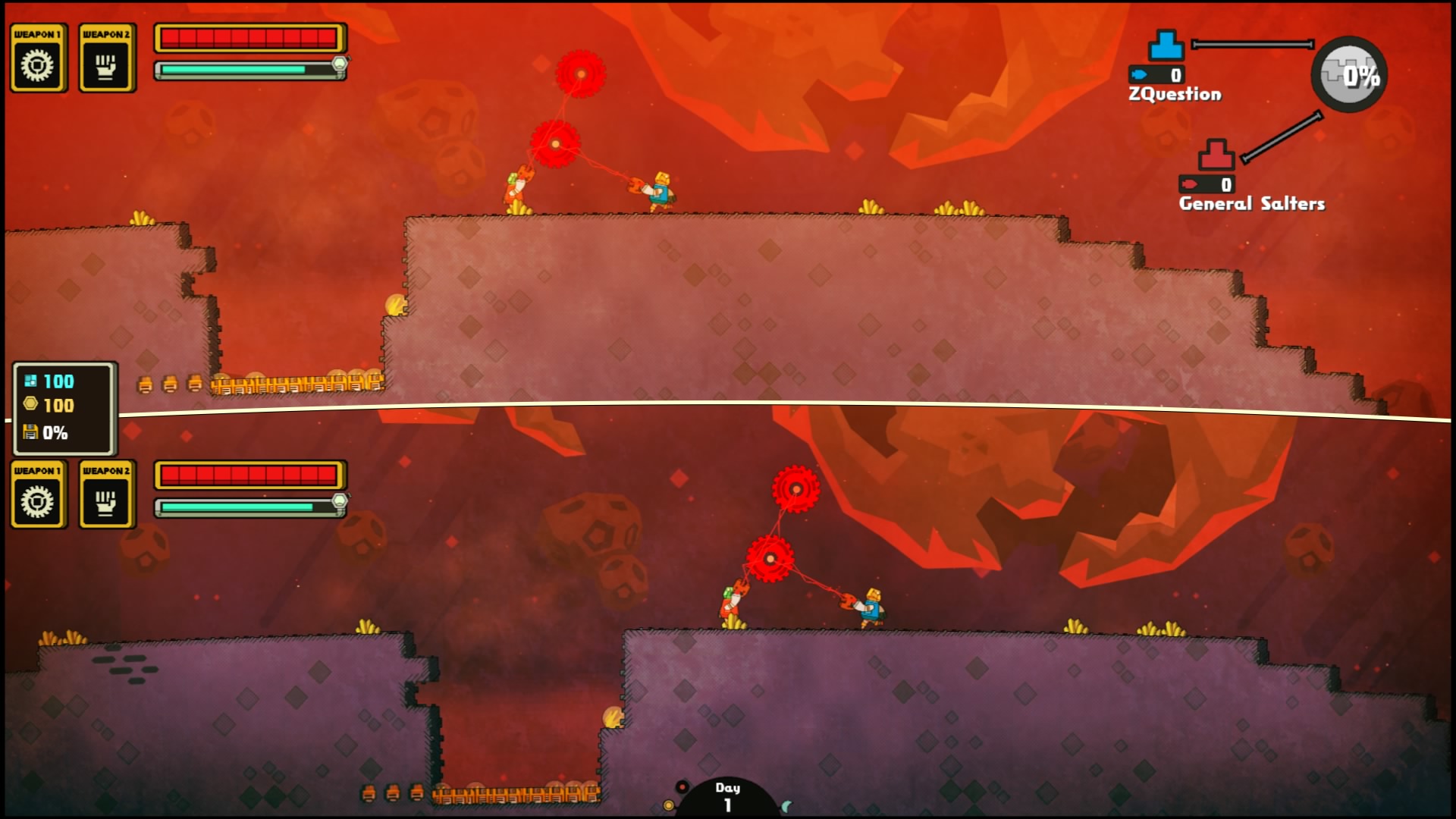Open the round 0% progress gauge
Viewport: 1456px width, 819px height.
point(1349,74)
